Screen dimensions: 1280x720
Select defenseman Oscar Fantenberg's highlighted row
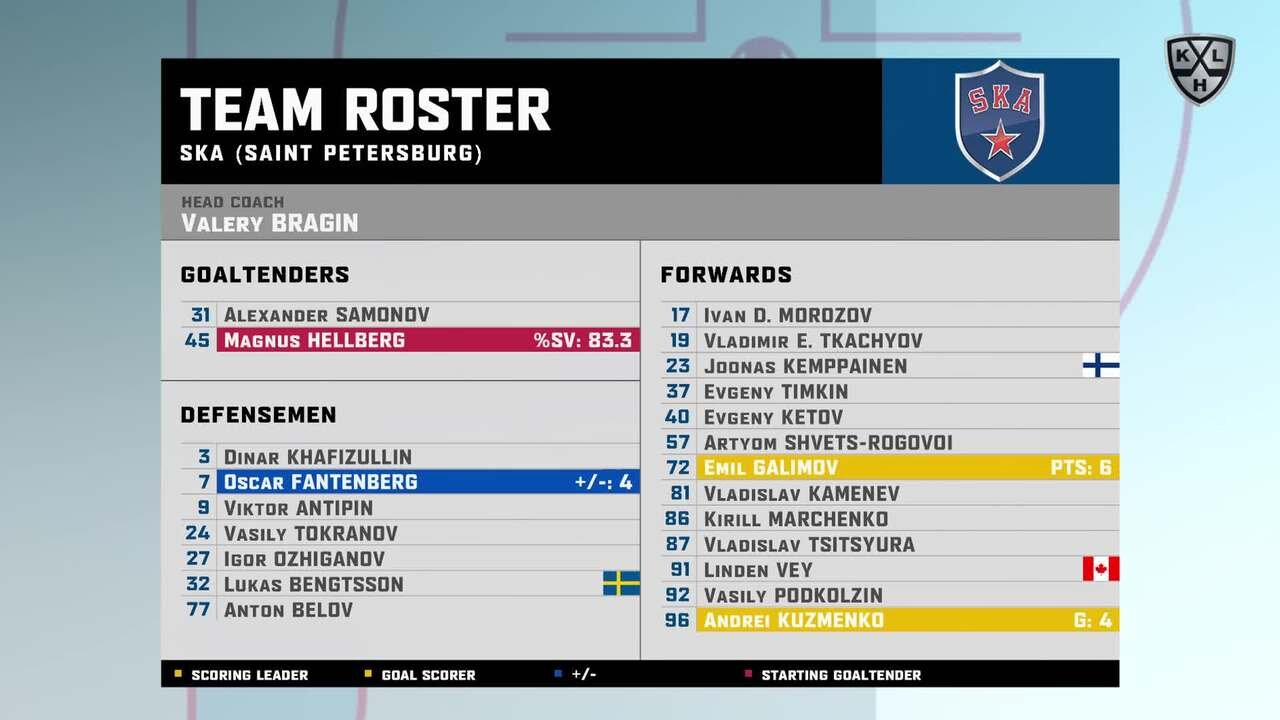(x=427, y=482)
